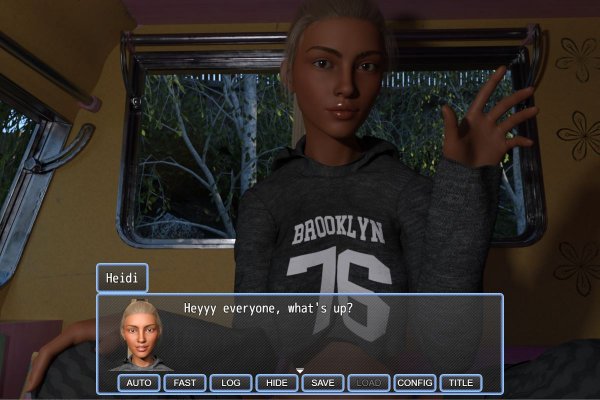Open the dialogue LOG
600x400 pixels.
[231, 383]
